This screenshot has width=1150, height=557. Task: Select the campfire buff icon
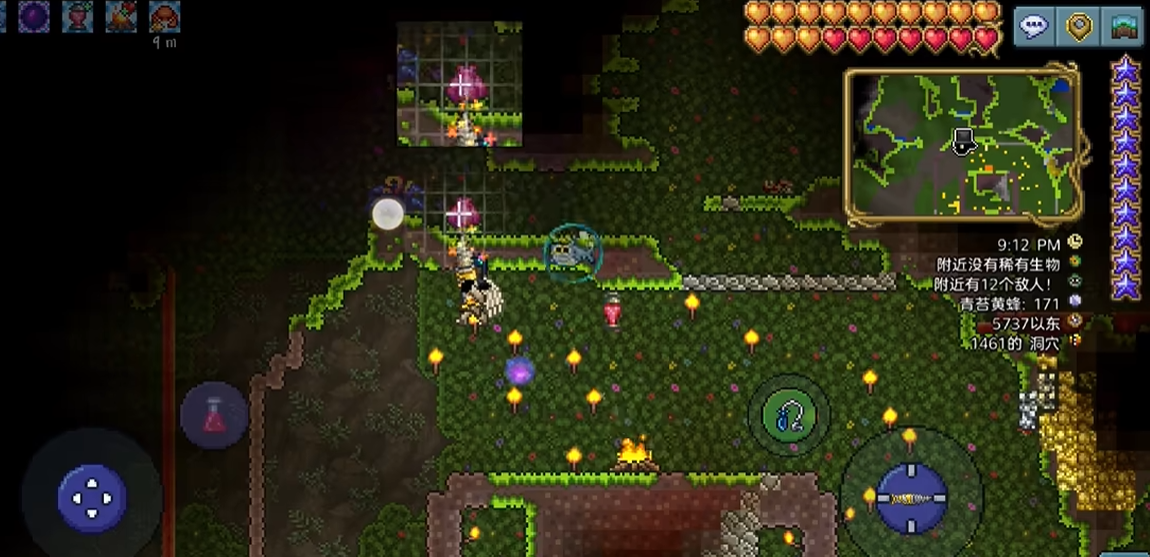[121, 16]
